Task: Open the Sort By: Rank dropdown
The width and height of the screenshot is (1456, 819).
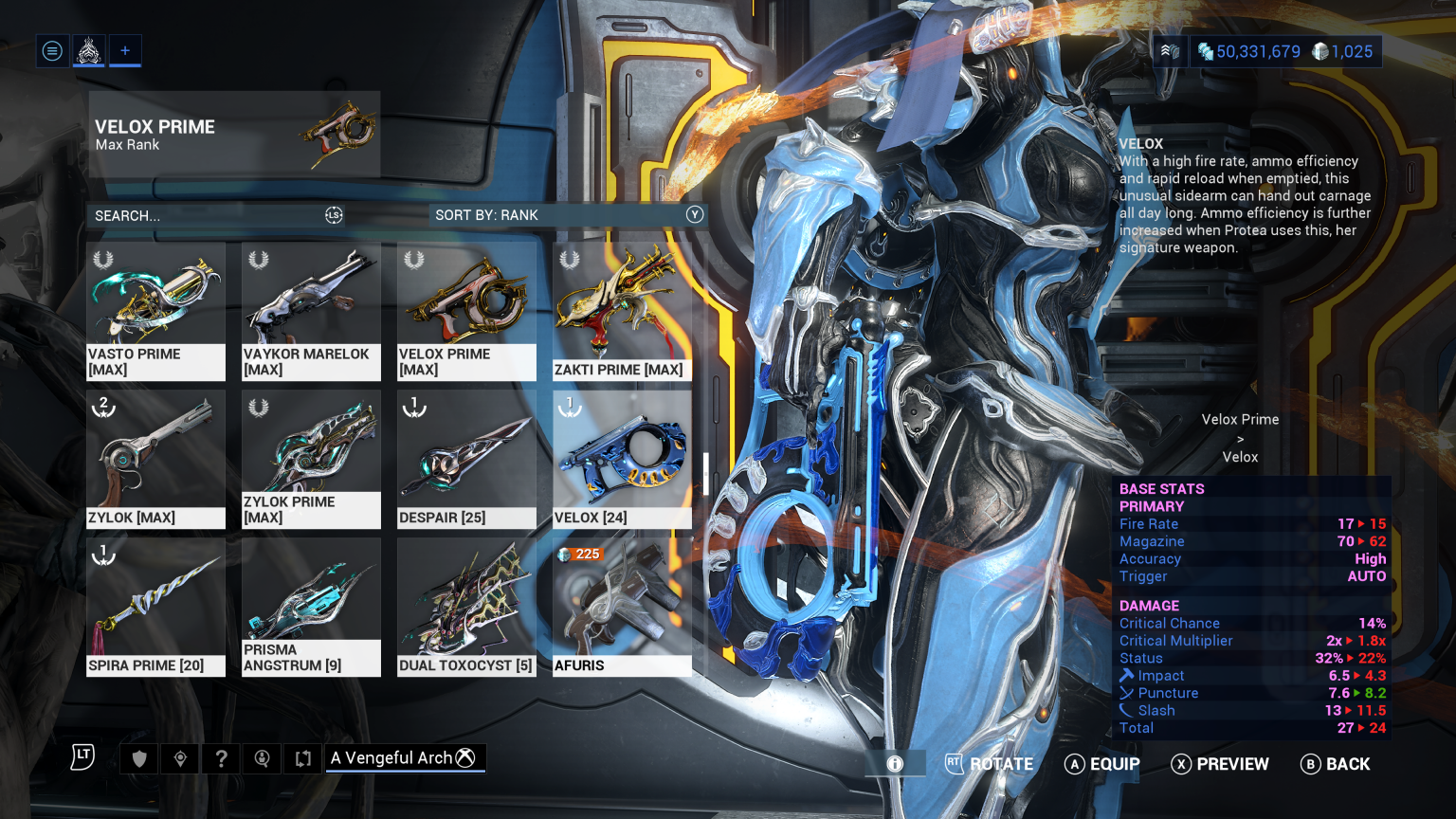Action: click(x=566, y=215)
